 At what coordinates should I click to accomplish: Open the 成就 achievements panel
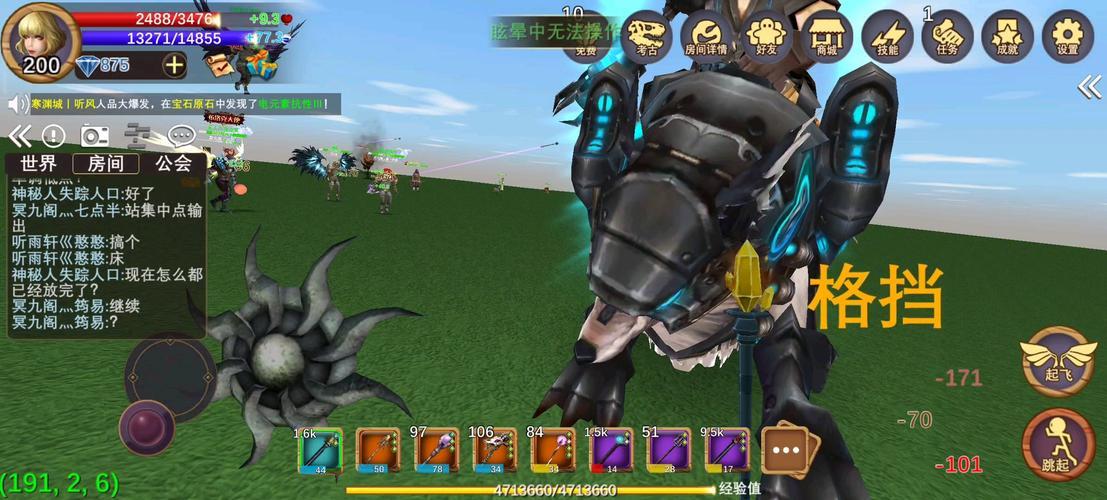pyautogui.click(x=1007, y=36)
